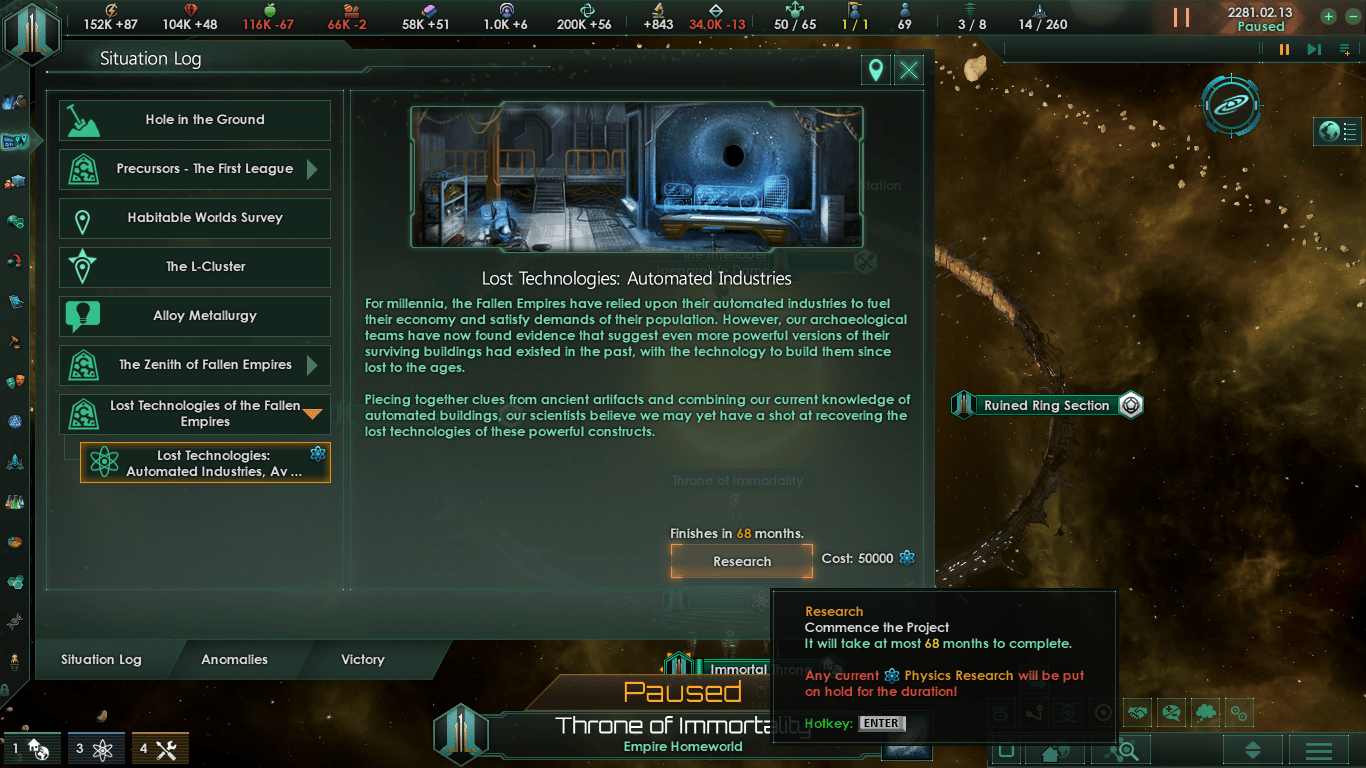Open the empire emblem government screen
The height and width of the screenshot is (768, 1366).
click(31, 31)
